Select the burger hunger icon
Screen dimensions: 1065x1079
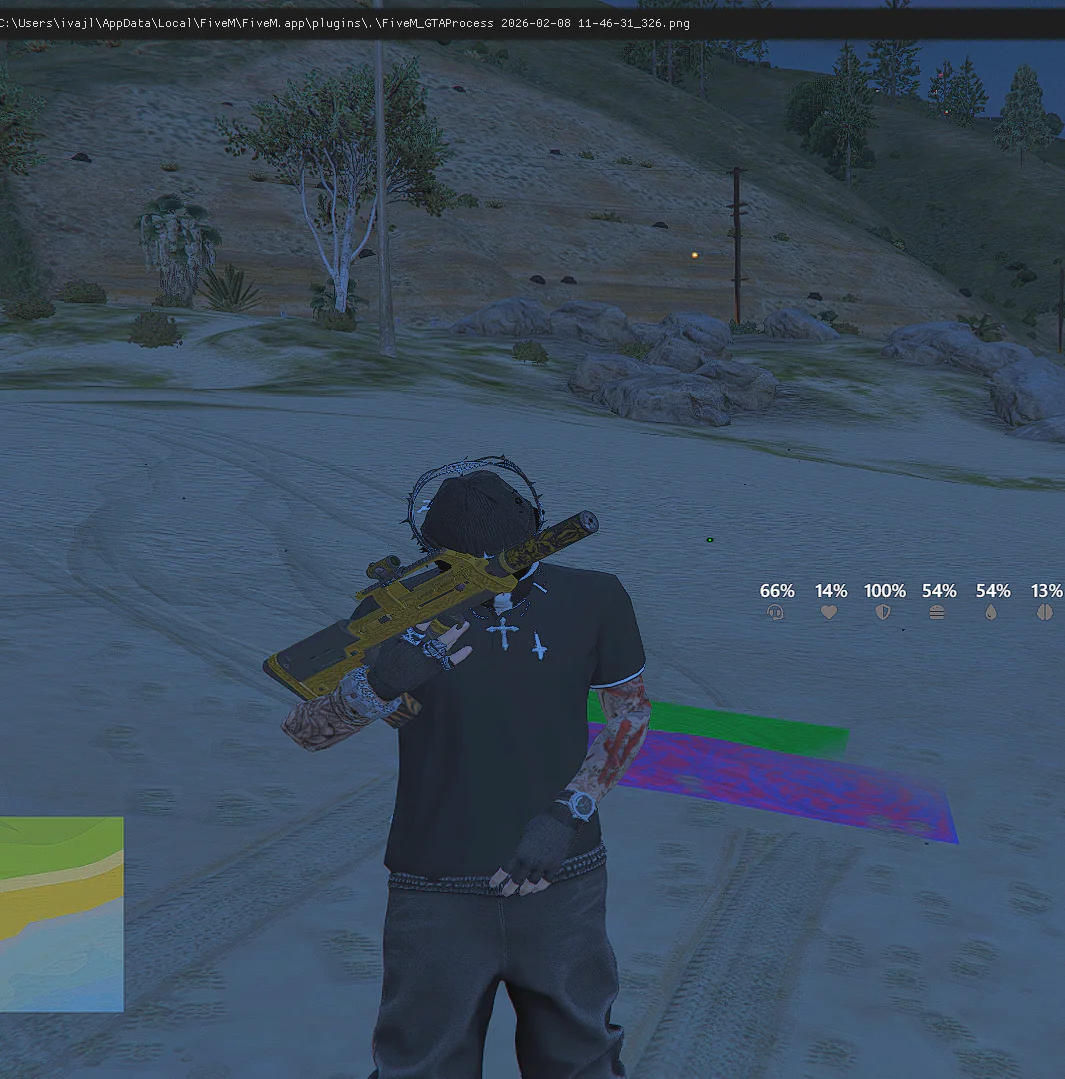[937, 612]
